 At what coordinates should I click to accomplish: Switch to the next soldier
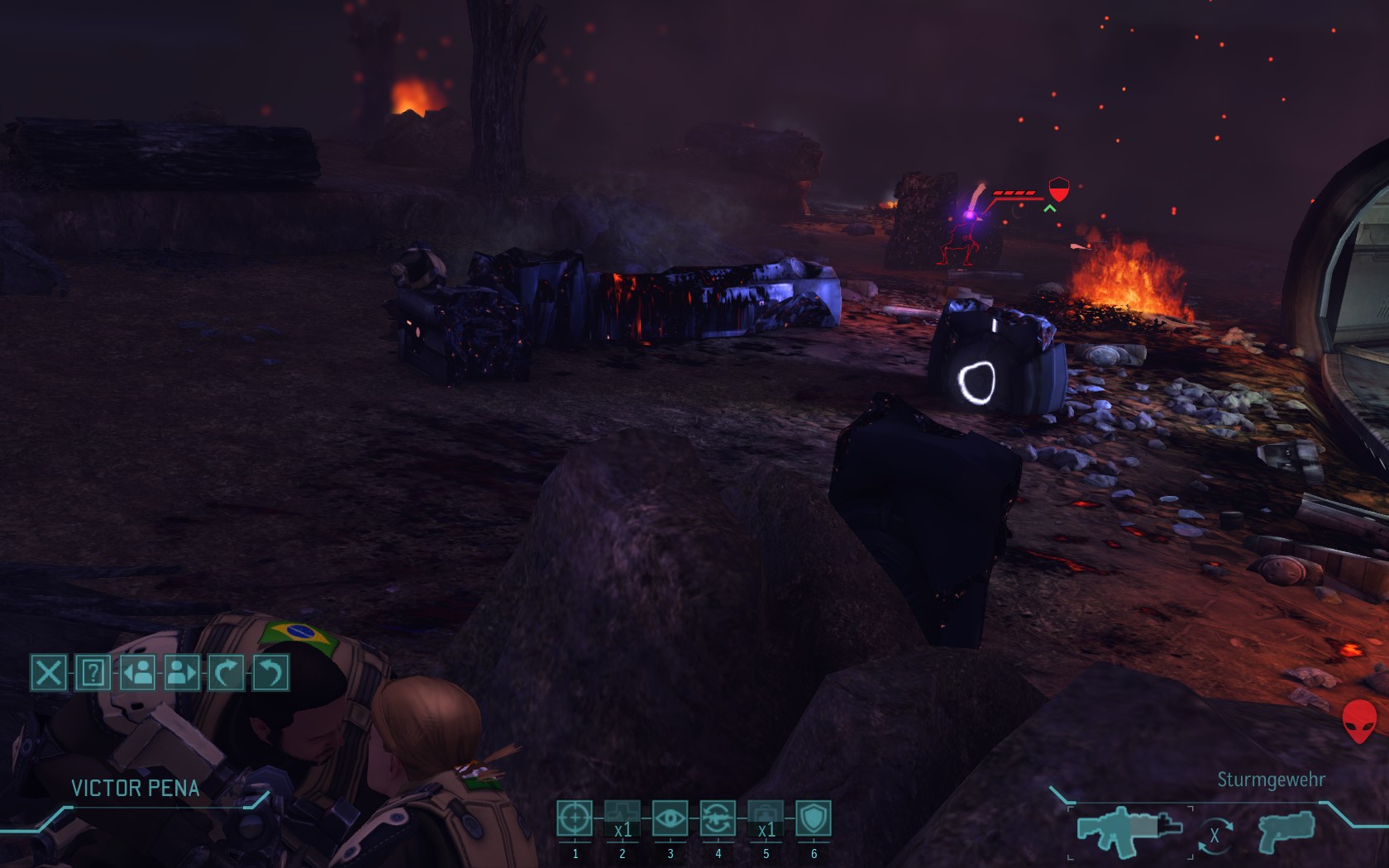click(182, 672)
